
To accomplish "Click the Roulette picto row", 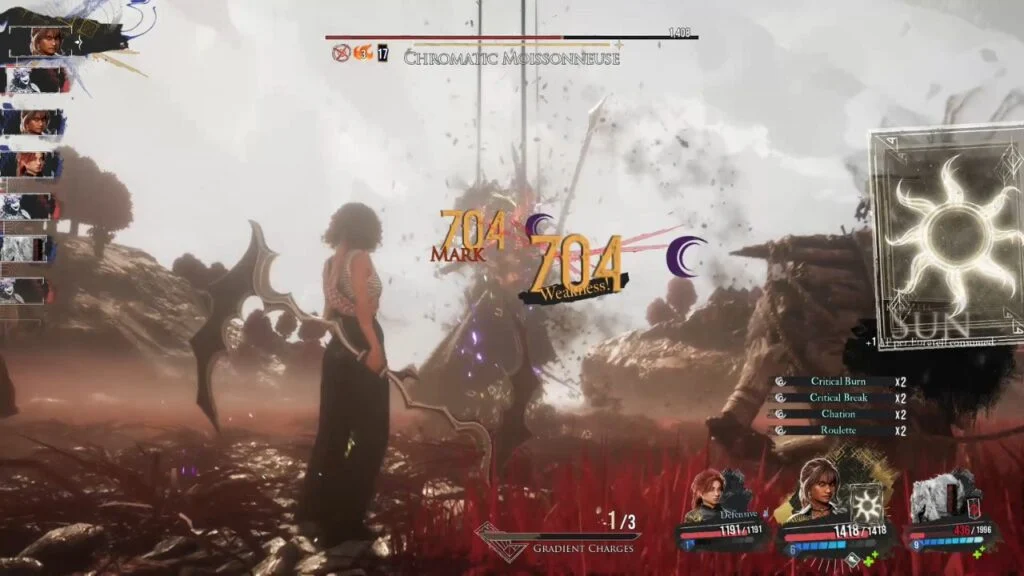I will click(838, 430).
